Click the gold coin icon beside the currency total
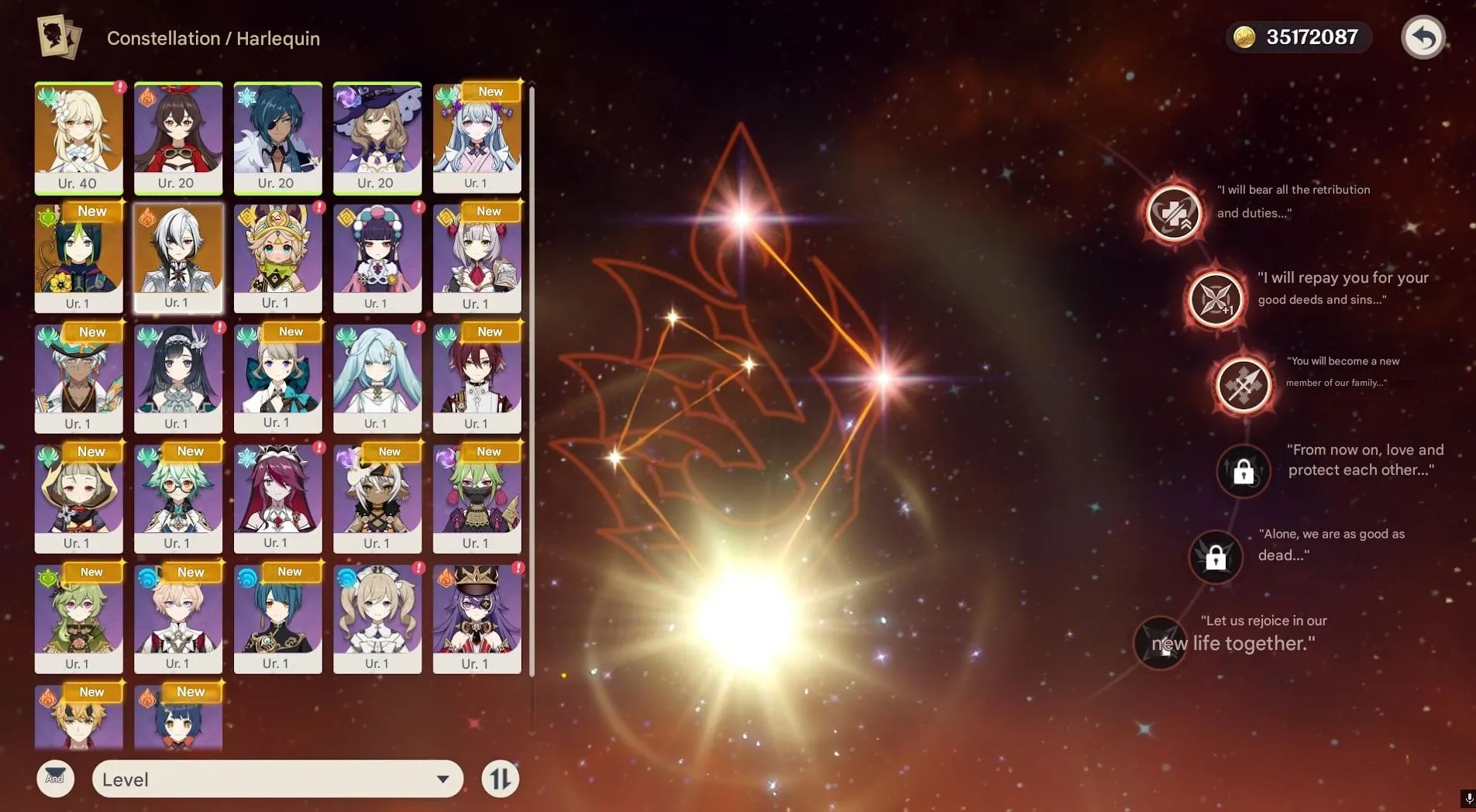The image size is (1476, 812). click(x=1247, y=36)
